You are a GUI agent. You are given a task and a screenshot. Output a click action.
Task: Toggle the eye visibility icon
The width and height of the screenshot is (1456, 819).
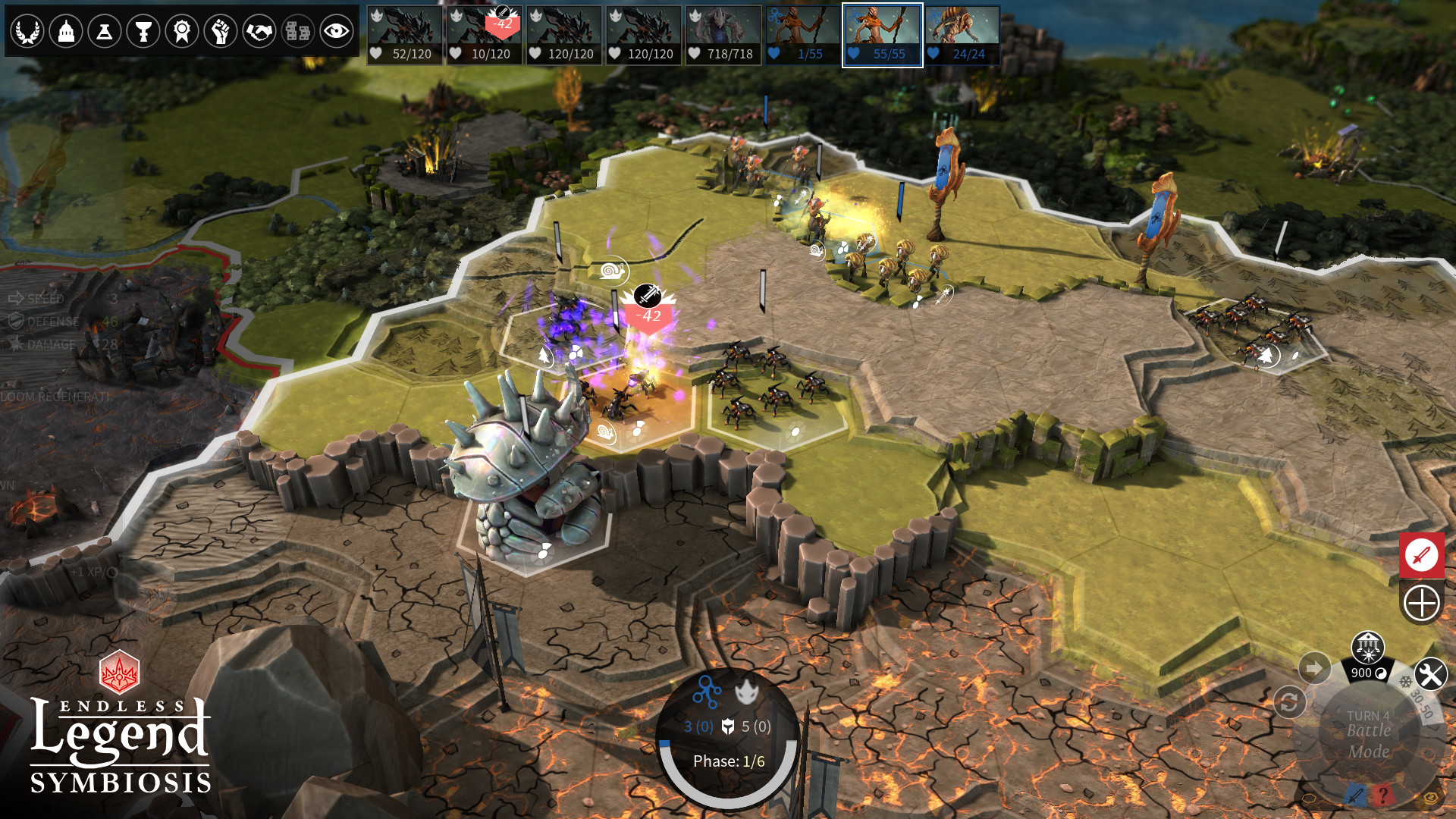point(337,32)
